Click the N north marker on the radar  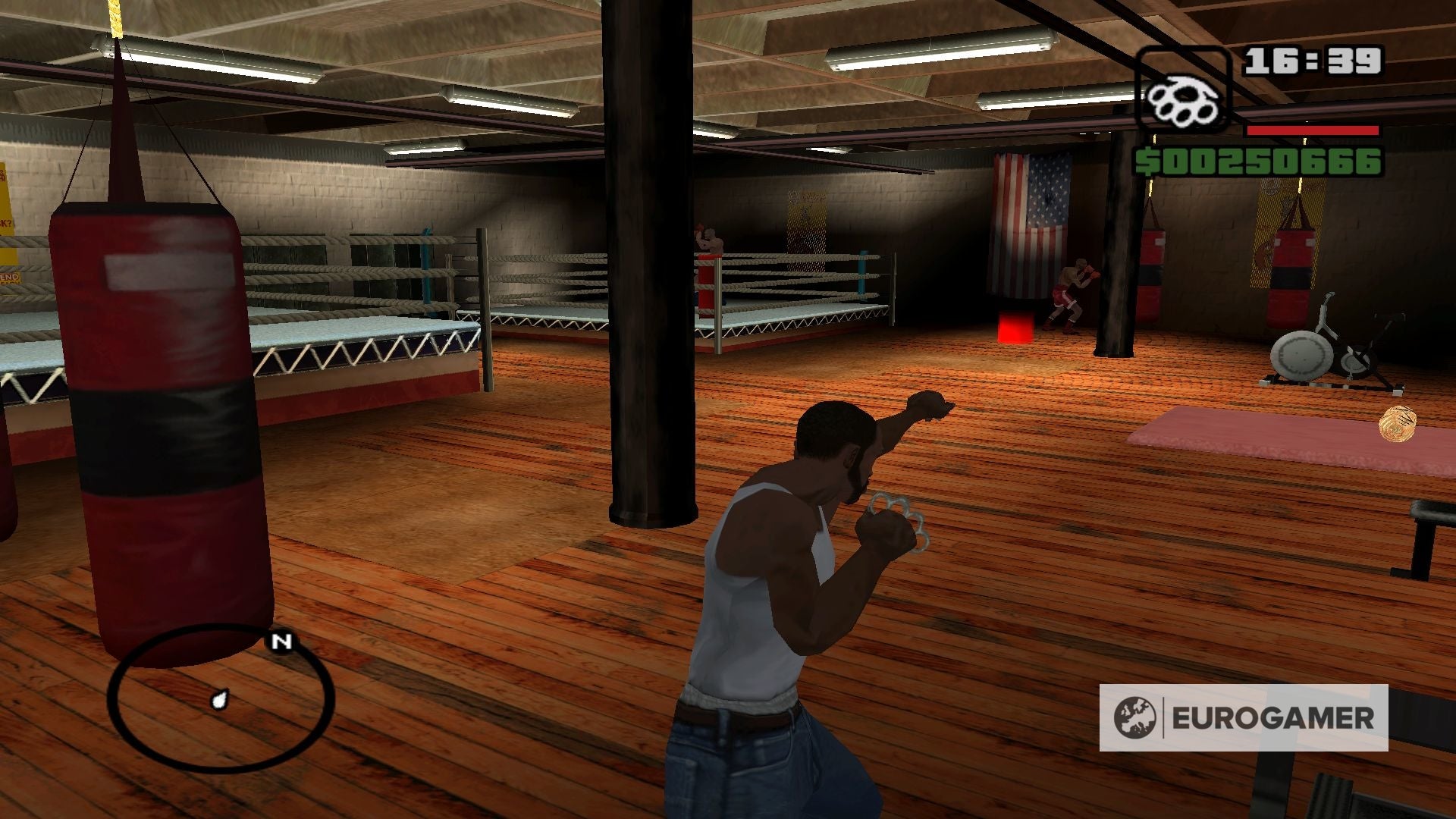[x=281, y=642]
